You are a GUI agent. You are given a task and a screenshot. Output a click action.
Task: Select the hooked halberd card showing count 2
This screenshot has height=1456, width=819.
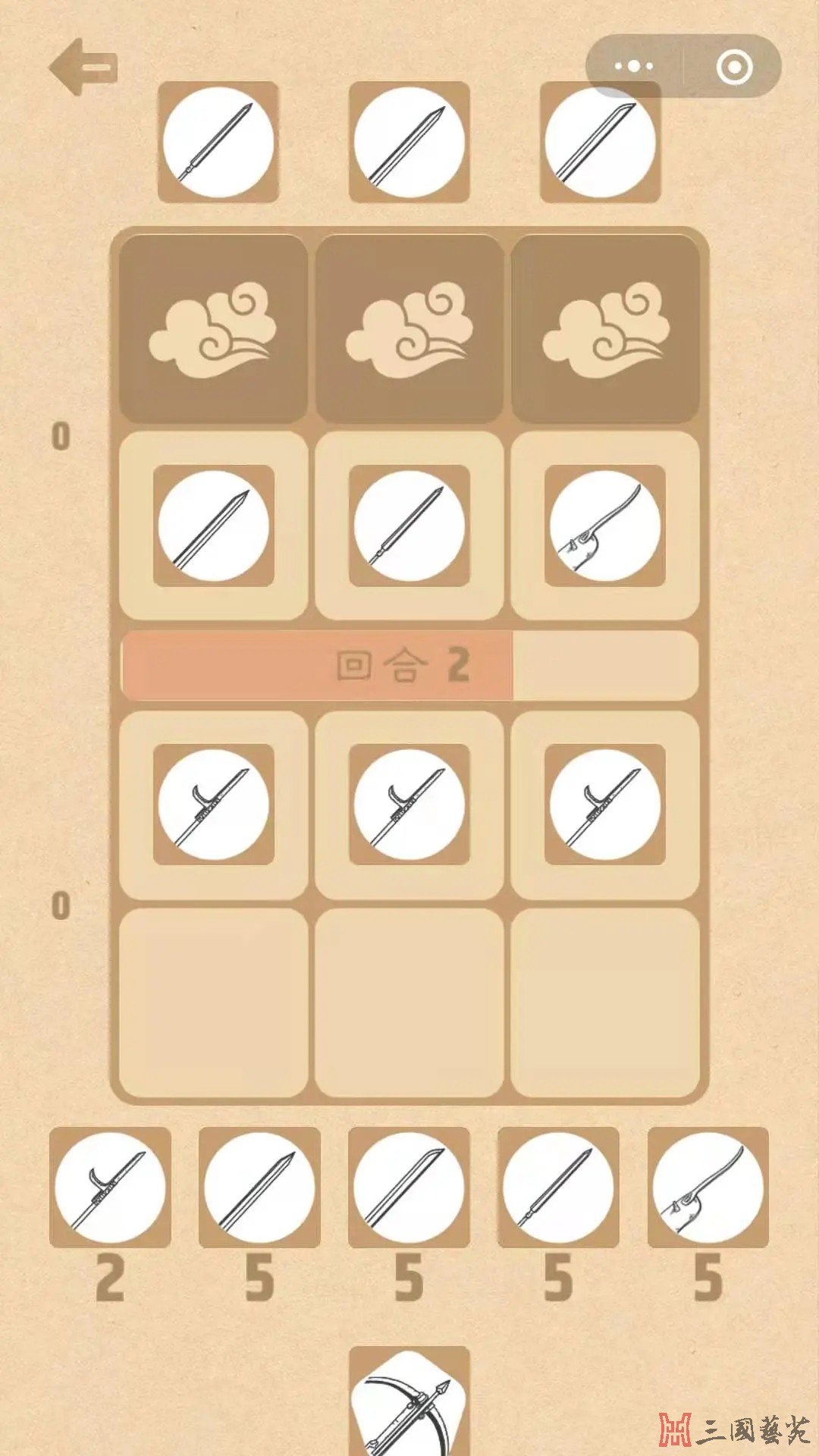[x=110, y=1188]
